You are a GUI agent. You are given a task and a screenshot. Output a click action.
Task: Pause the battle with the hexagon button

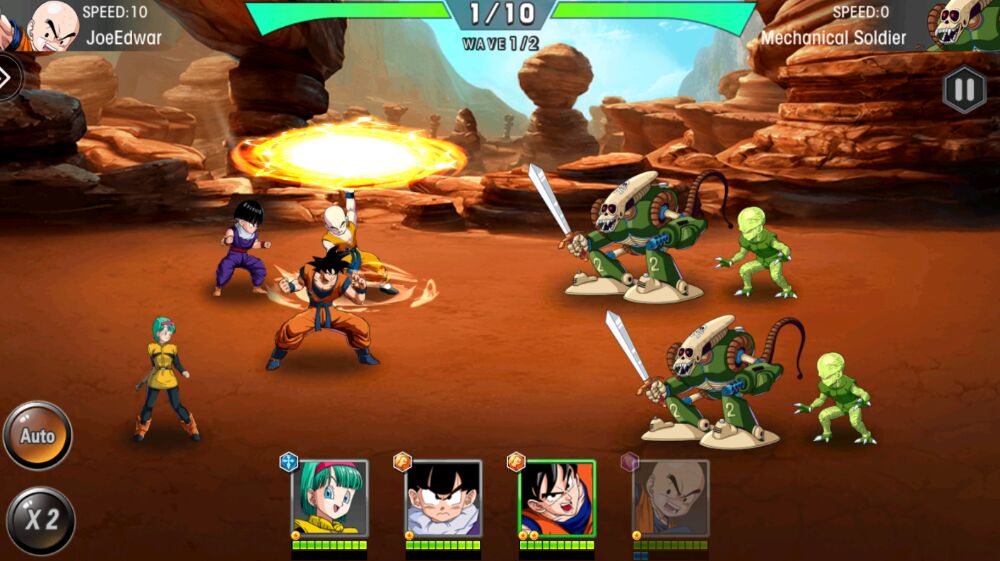pyautogui.click(x=963, y=91)
